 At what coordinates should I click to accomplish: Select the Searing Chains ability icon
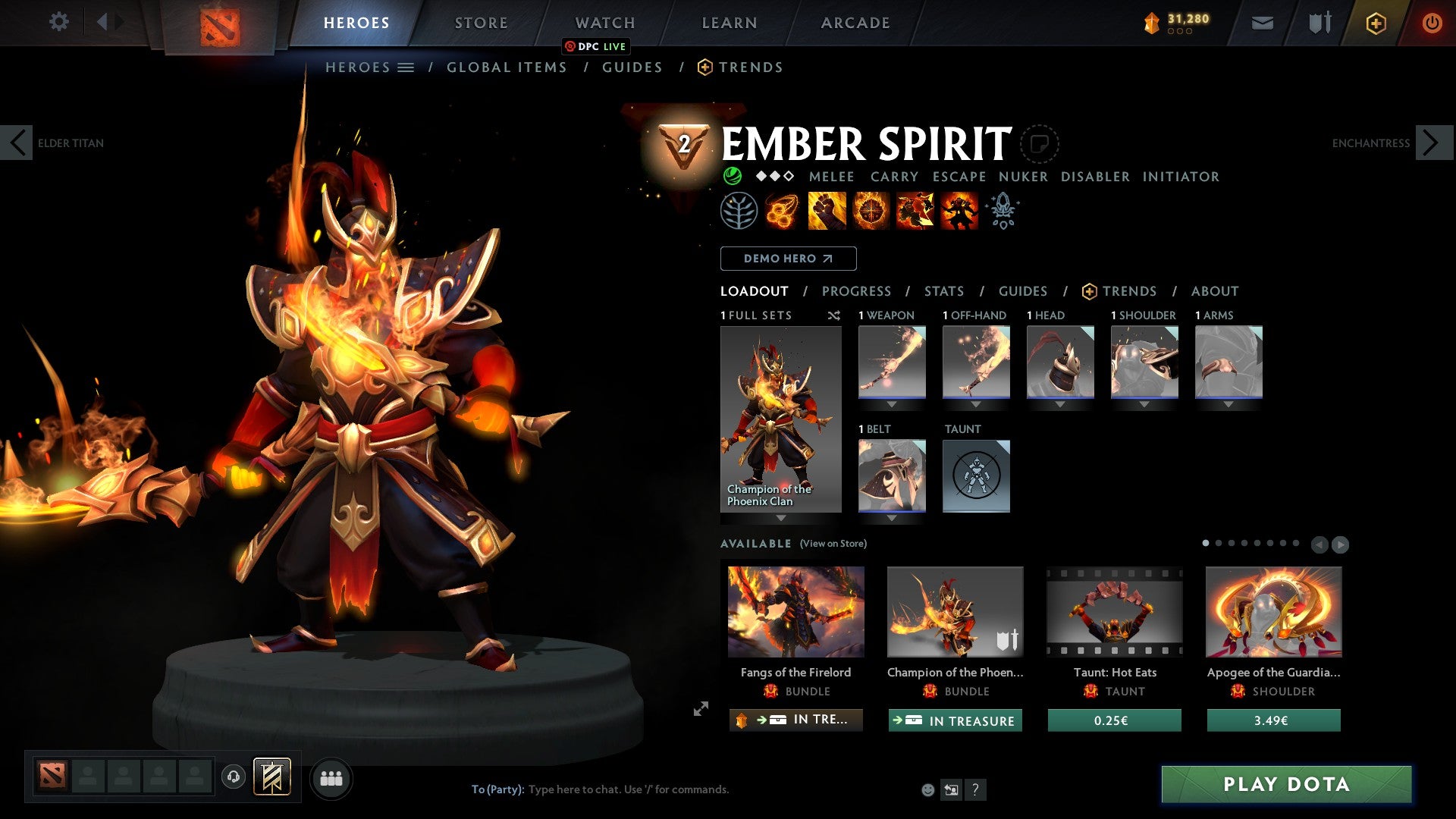782,211
